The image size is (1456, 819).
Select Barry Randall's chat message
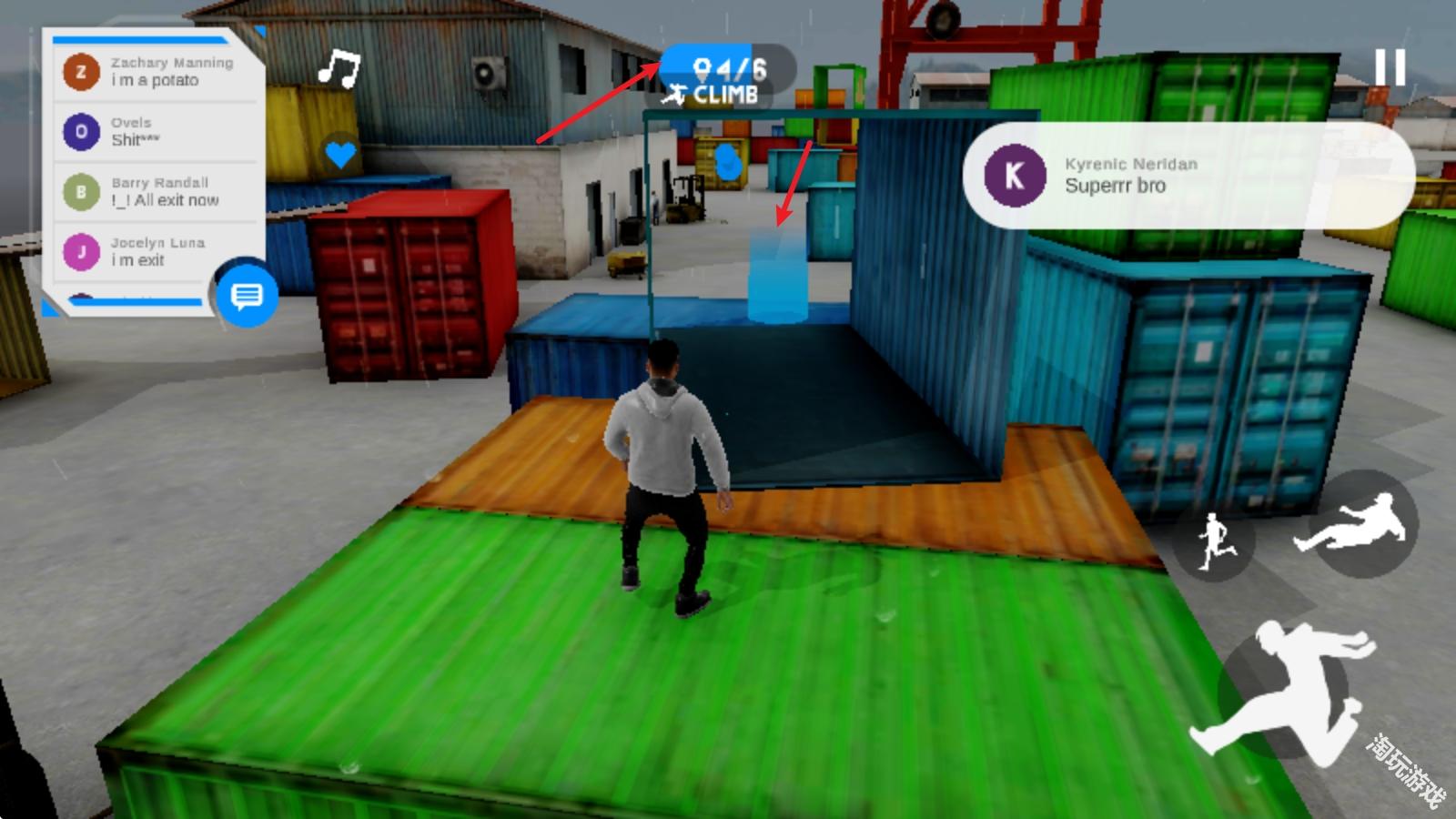click(155, 192)
